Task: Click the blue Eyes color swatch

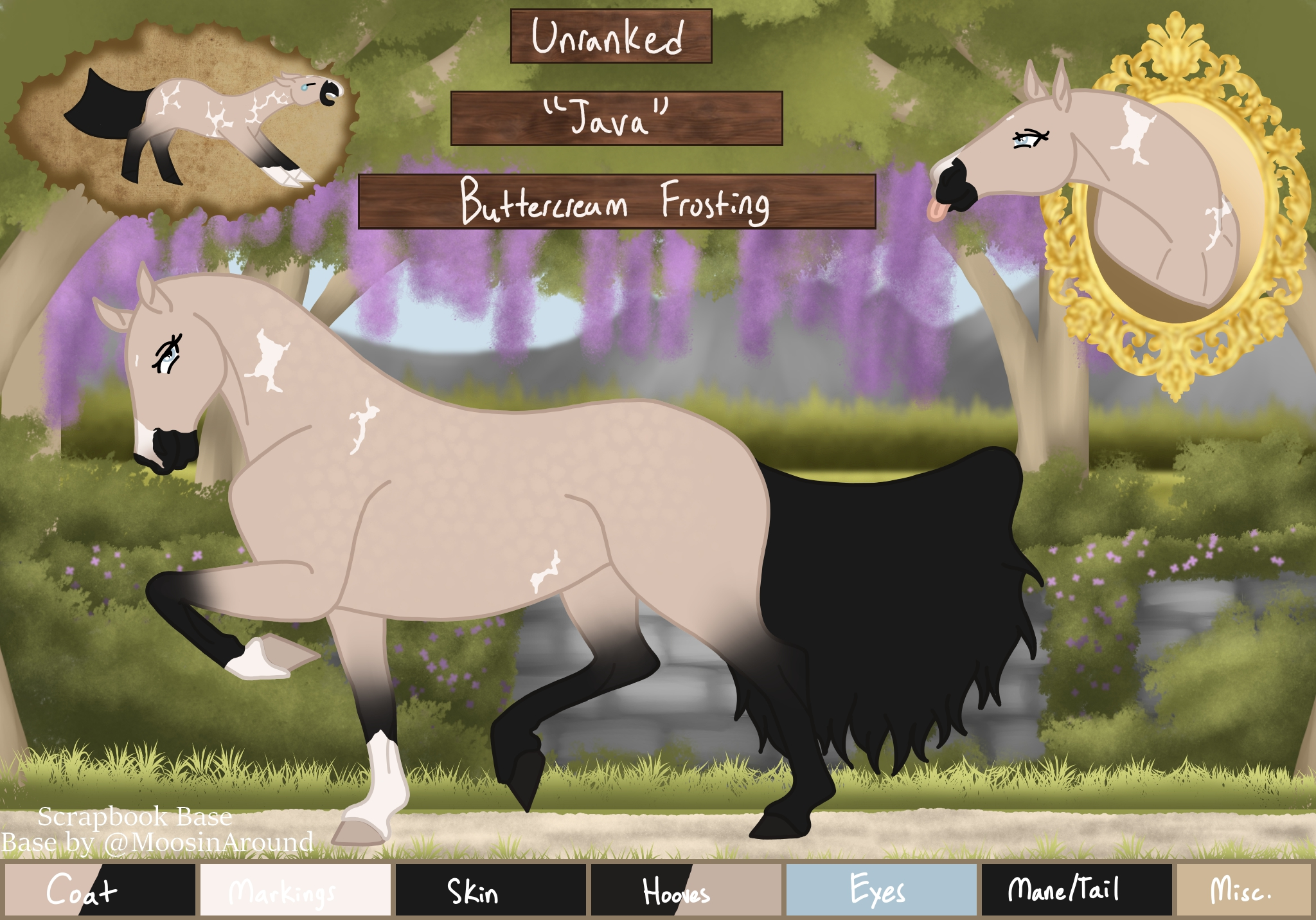Action: click(x=881, y=890)
